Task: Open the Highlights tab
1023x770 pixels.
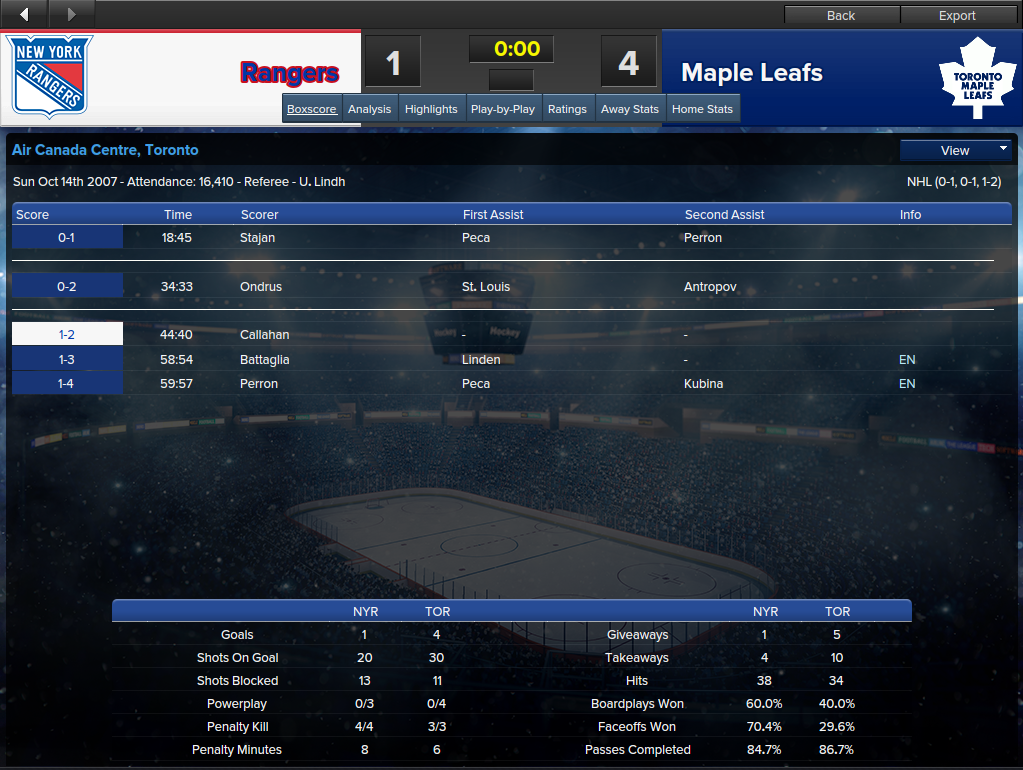Action: [431, 109]
